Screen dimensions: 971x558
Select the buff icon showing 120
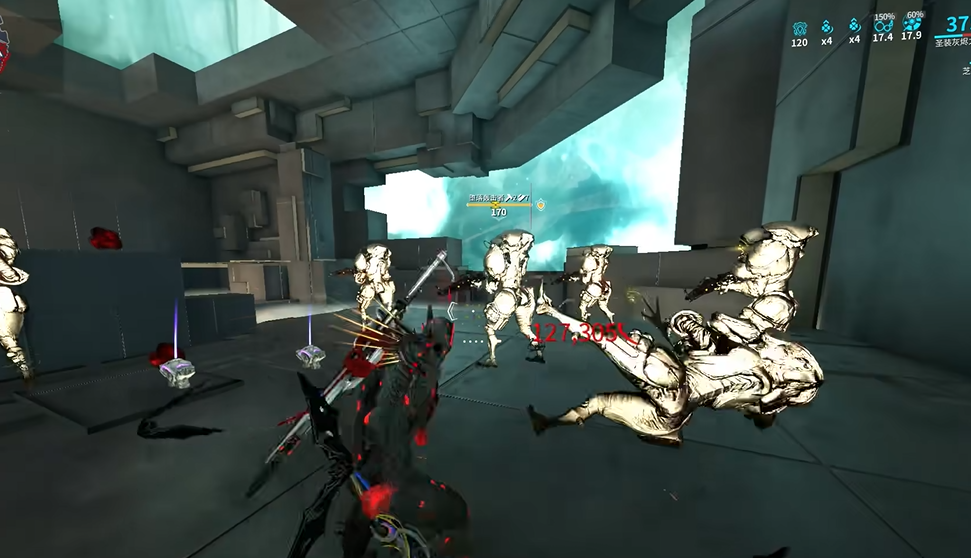[799, 27]
